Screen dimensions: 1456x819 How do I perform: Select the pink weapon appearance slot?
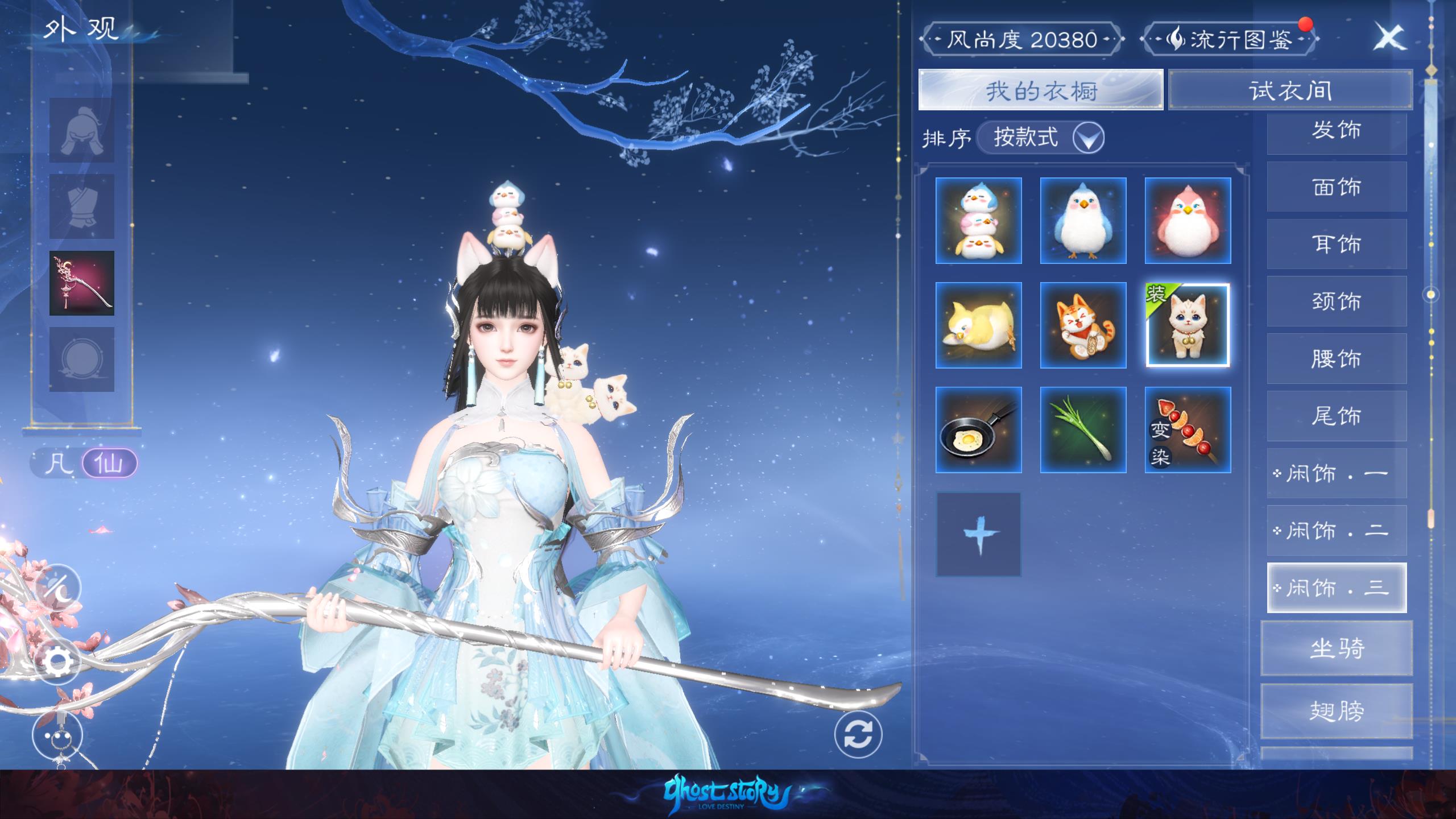(82, 283)
